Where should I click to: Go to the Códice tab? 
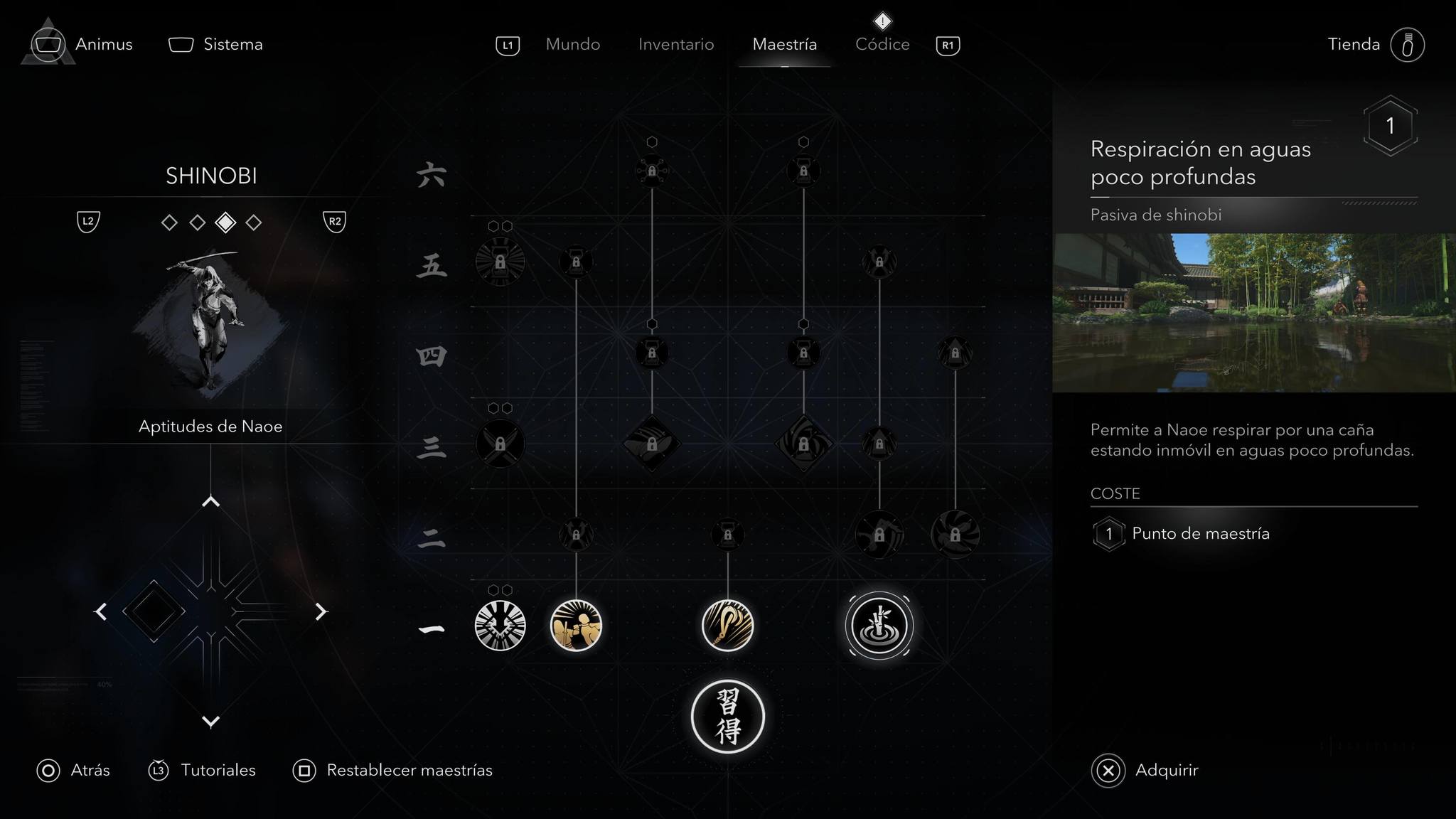coord(882,44)
